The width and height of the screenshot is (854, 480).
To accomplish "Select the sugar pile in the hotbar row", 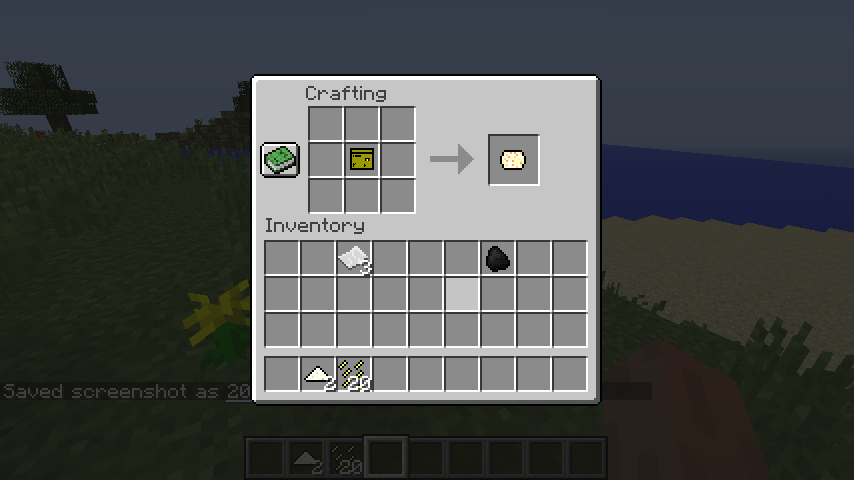I will 318,374.
